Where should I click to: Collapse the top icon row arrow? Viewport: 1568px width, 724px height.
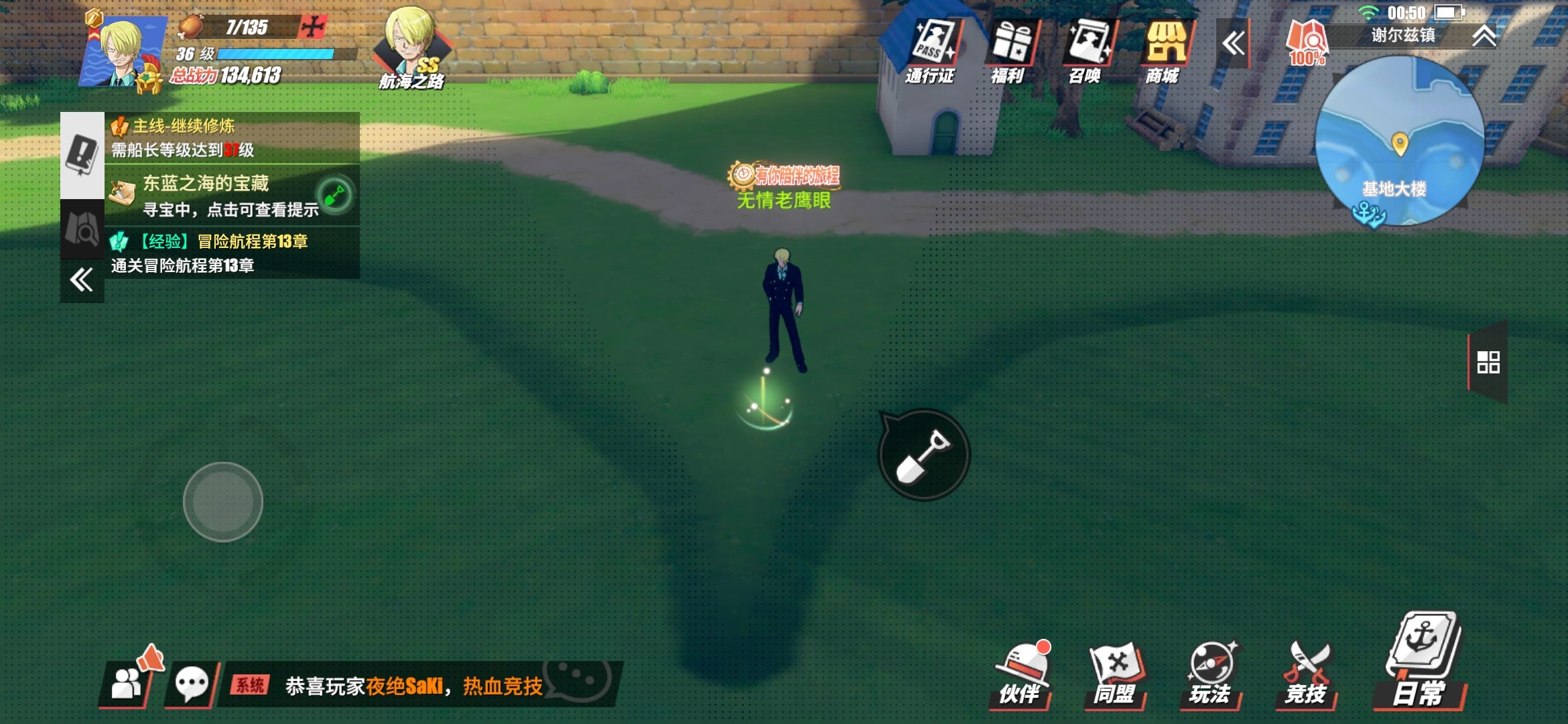tap(1232, 44)
